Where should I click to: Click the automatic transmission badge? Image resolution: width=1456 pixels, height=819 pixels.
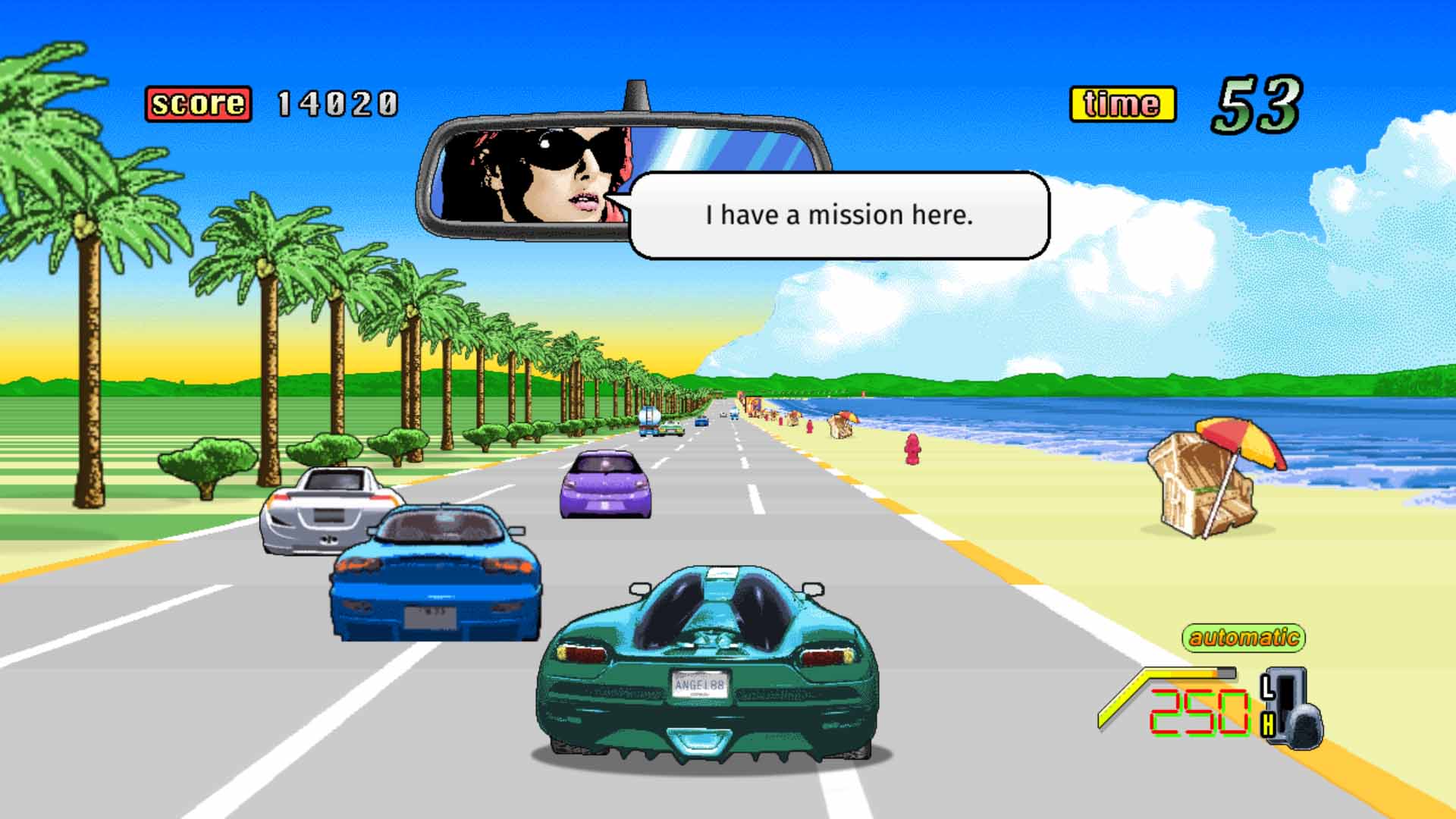point(1244,637)
